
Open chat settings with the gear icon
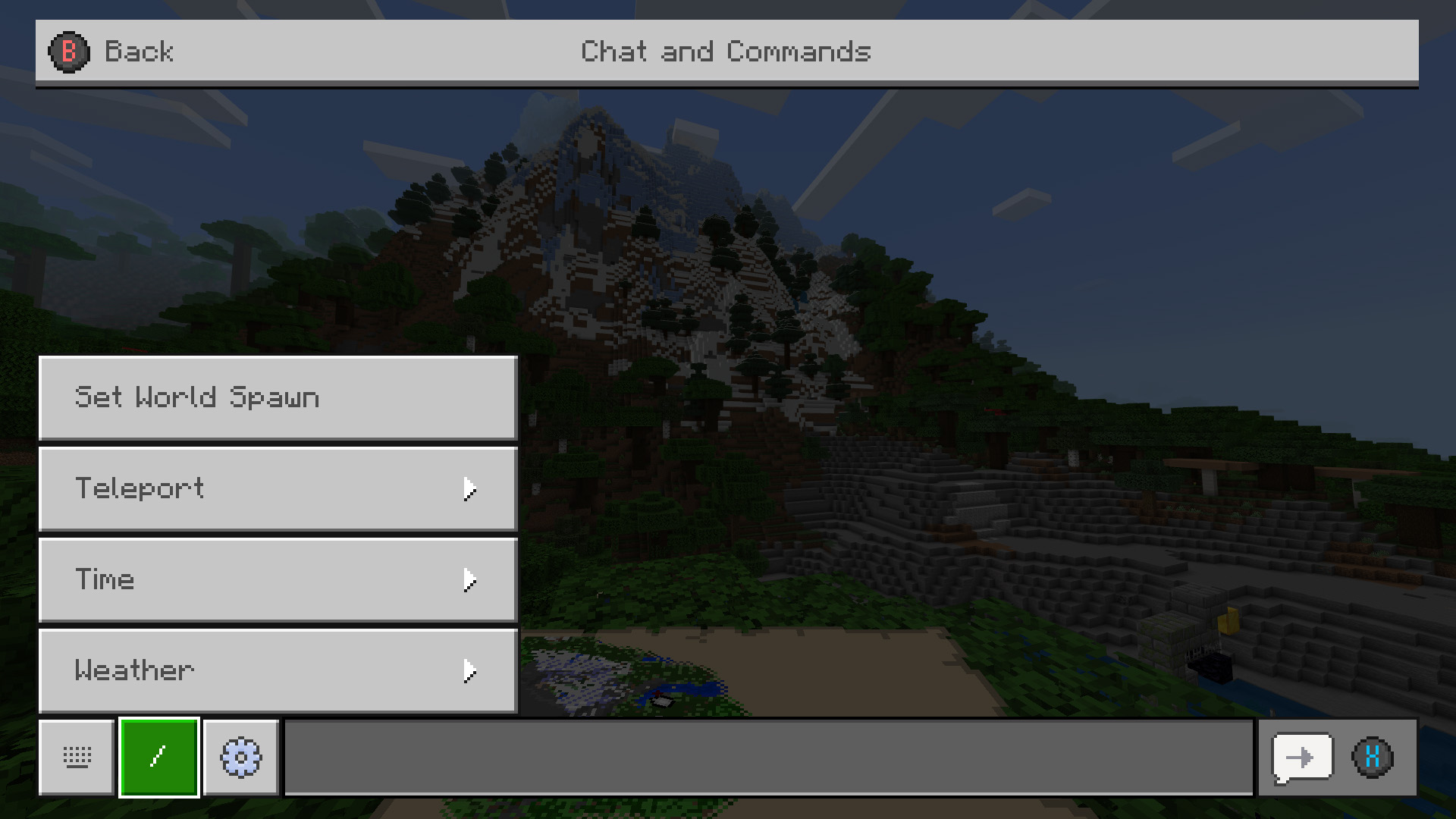coord(240,757)
